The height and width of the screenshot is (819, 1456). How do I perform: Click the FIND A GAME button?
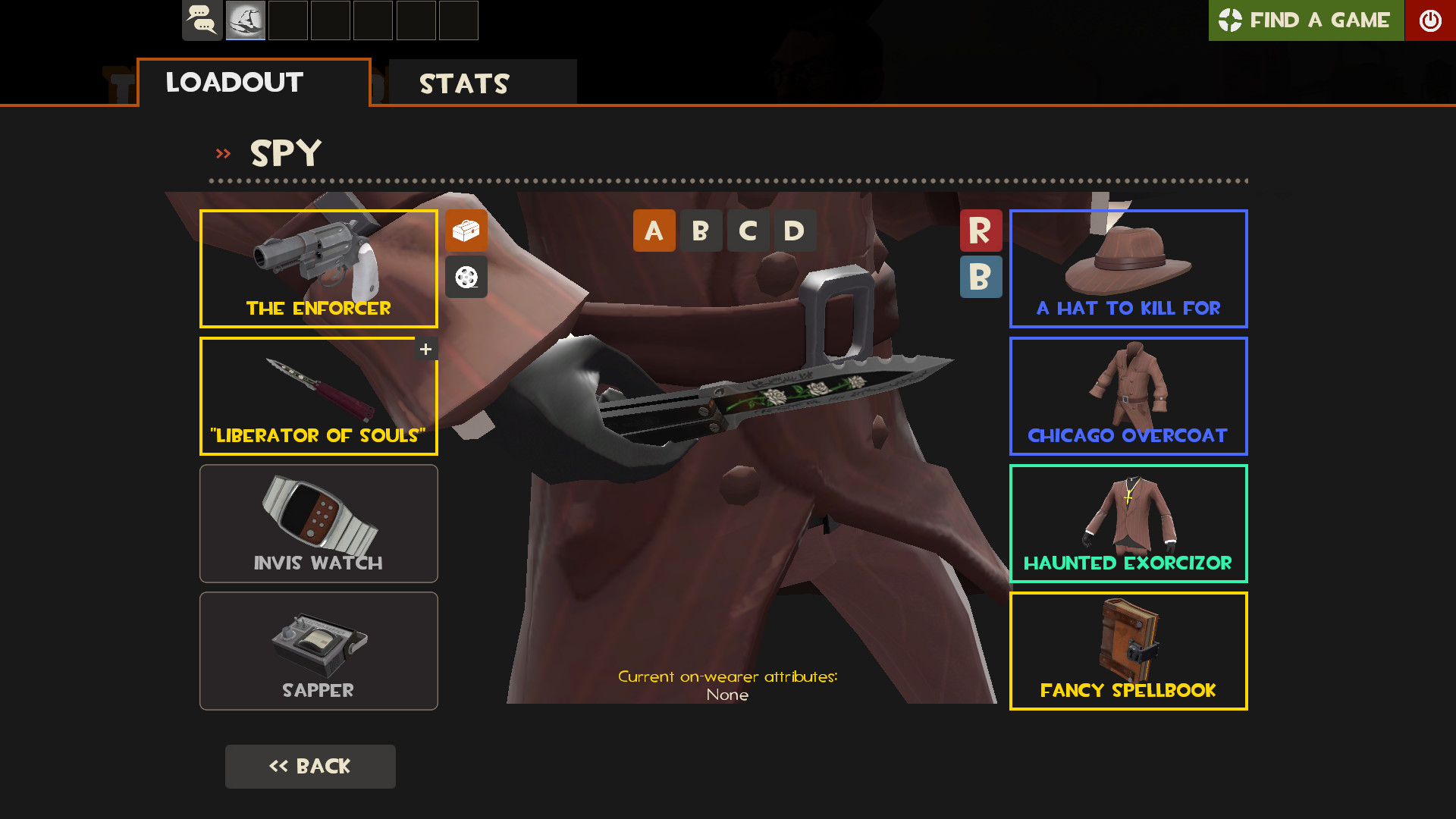click(x=1306, y=20)
